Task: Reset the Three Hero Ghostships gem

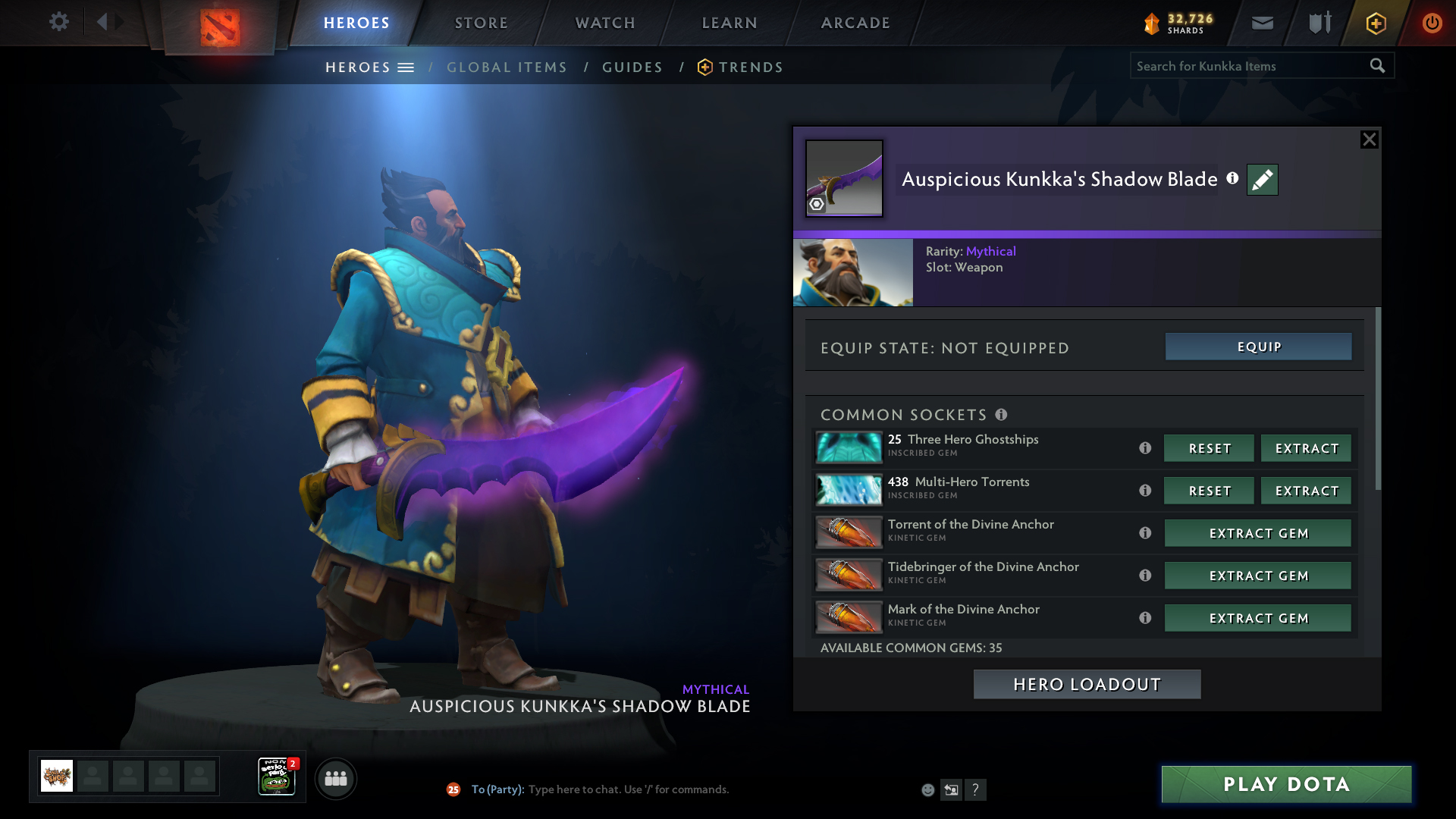Action: (1209, 448)
